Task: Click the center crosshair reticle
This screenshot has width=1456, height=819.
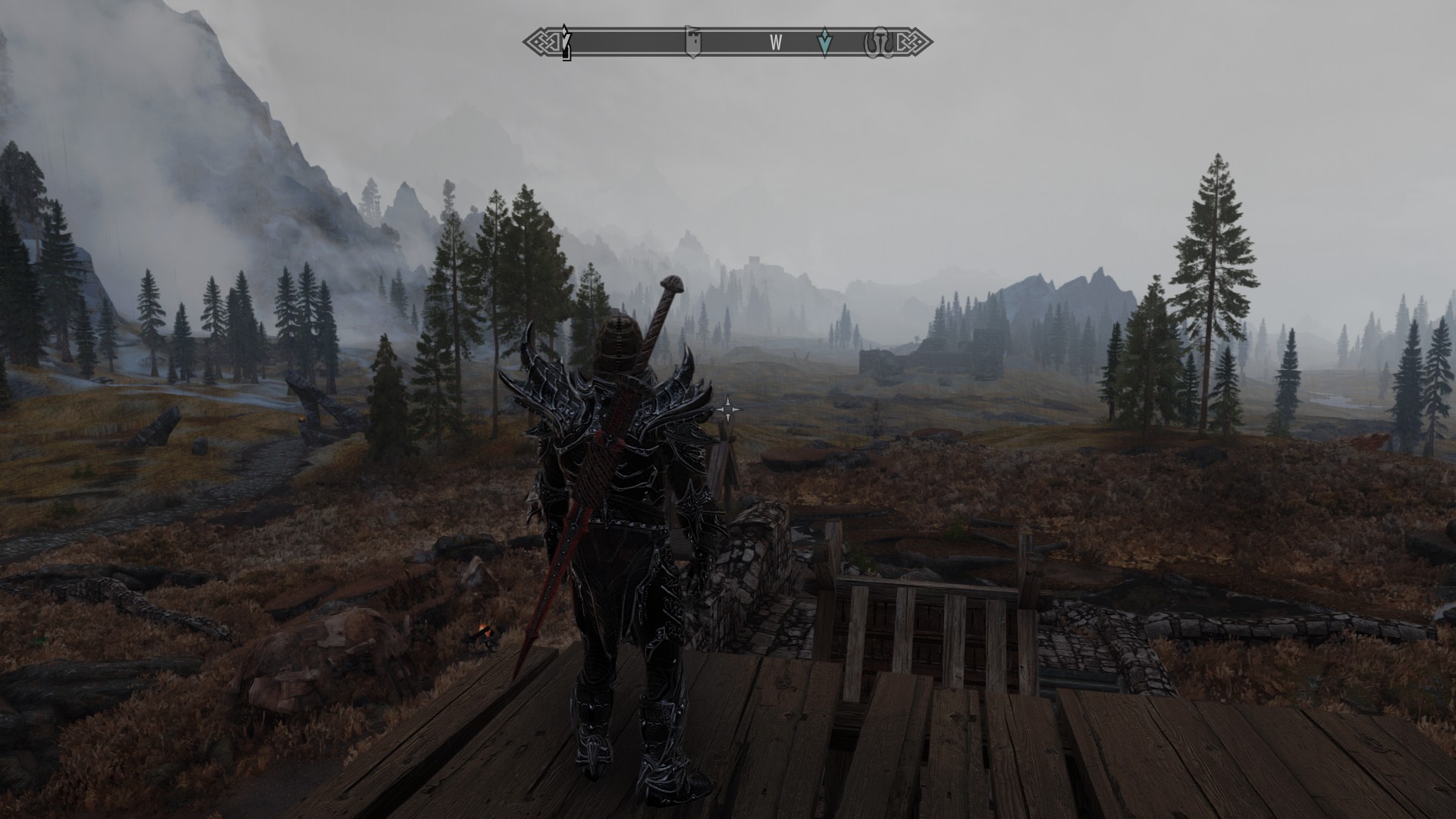Action: click(729, 409)
